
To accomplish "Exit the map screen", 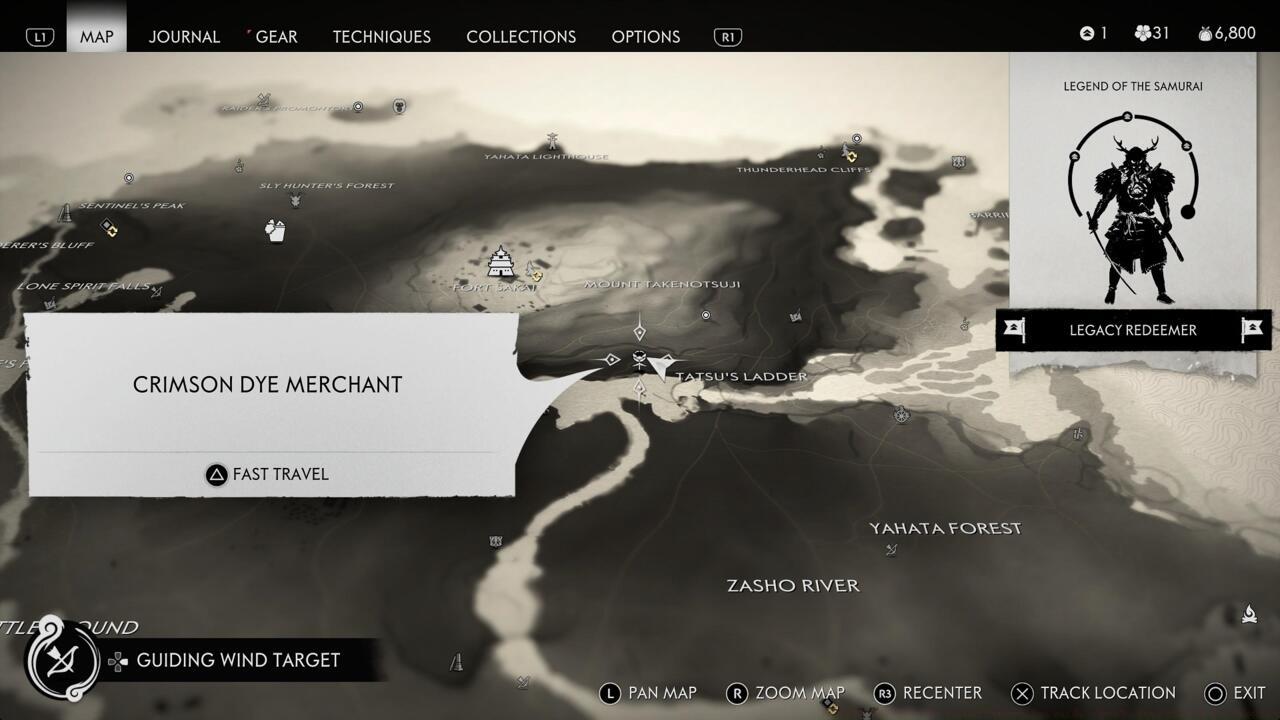I will pos(1246,693).
